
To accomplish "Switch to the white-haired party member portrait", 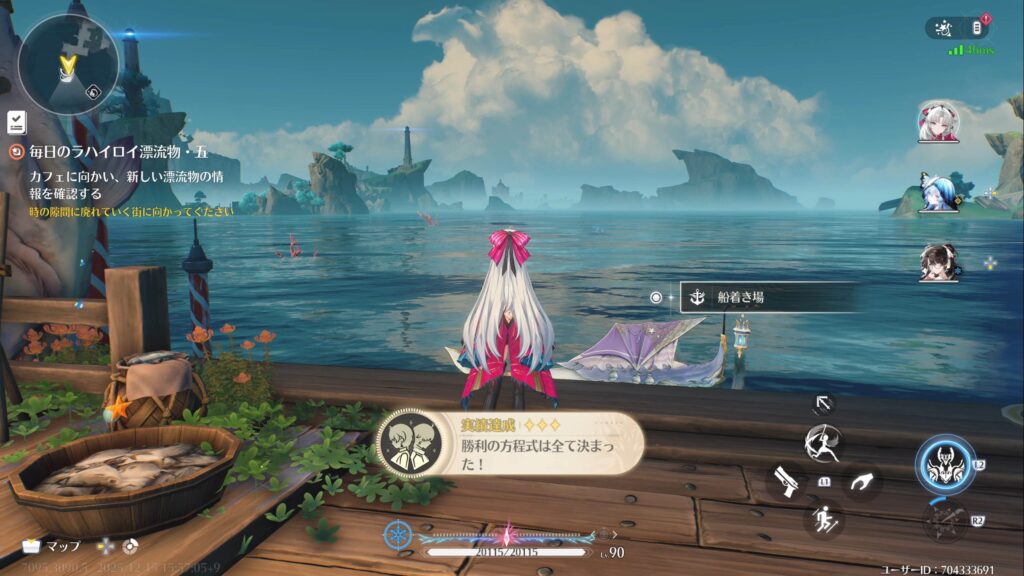I will pos(938,122).
